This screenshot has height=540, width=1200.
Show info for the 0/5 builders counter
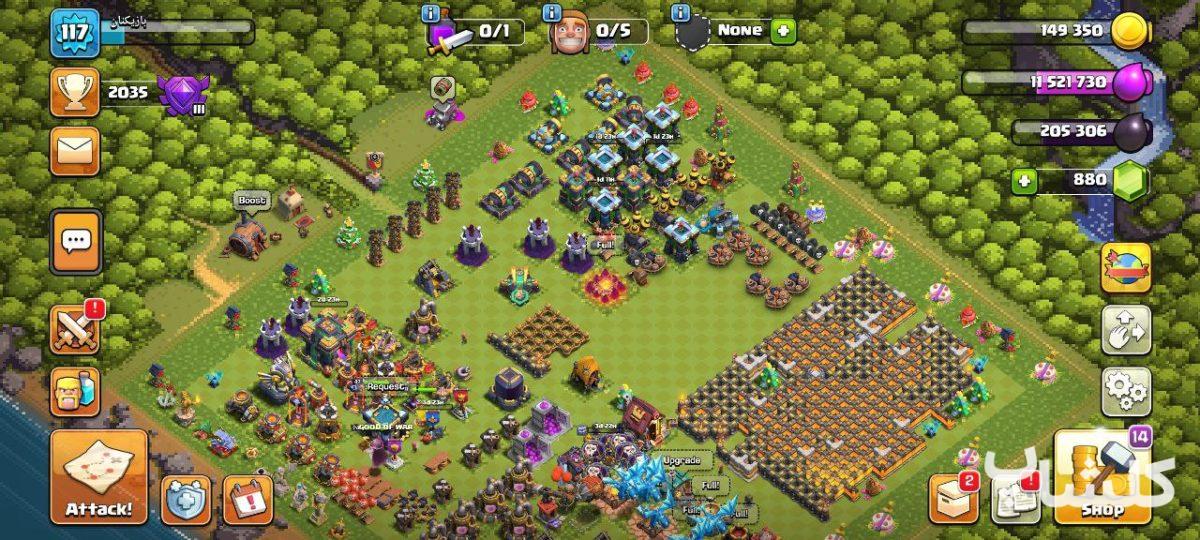click(551, 13)
